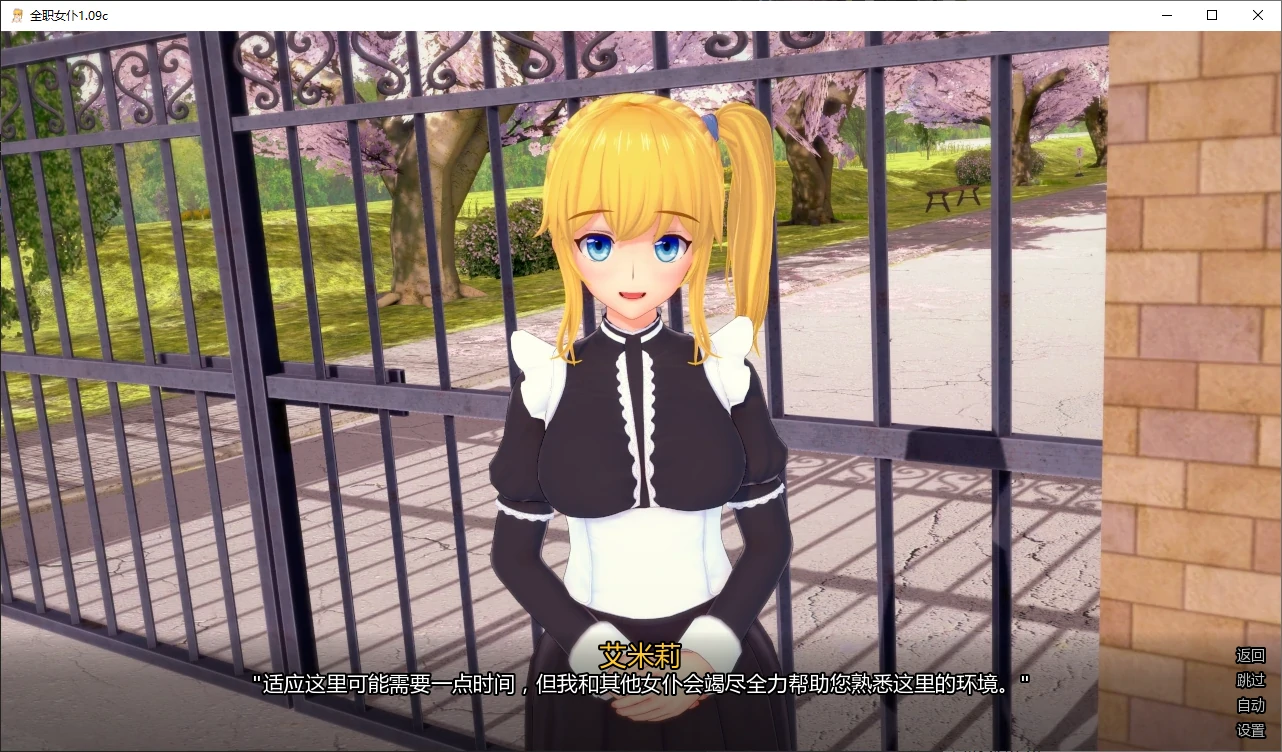Screen dimensions: 1282x752
Task: Minimize the 全职女仆 game window
Action: (1166, 15)
